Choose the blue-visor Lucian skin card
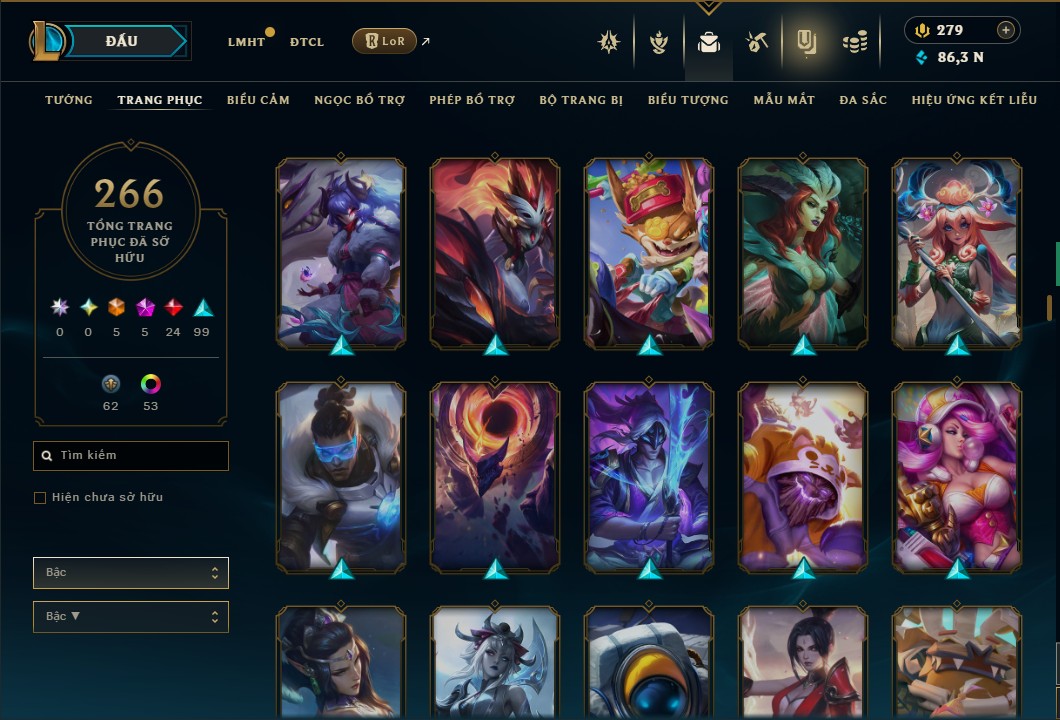The image size is (1060, 720). coord(341,476)
